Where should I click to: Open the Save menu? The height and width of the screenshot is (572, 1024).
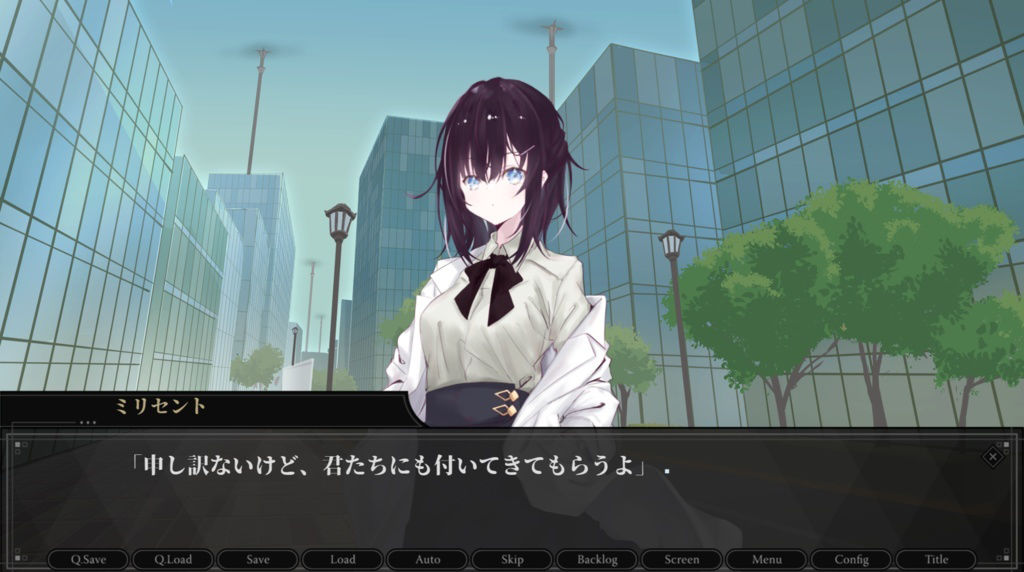coord(258,559)
